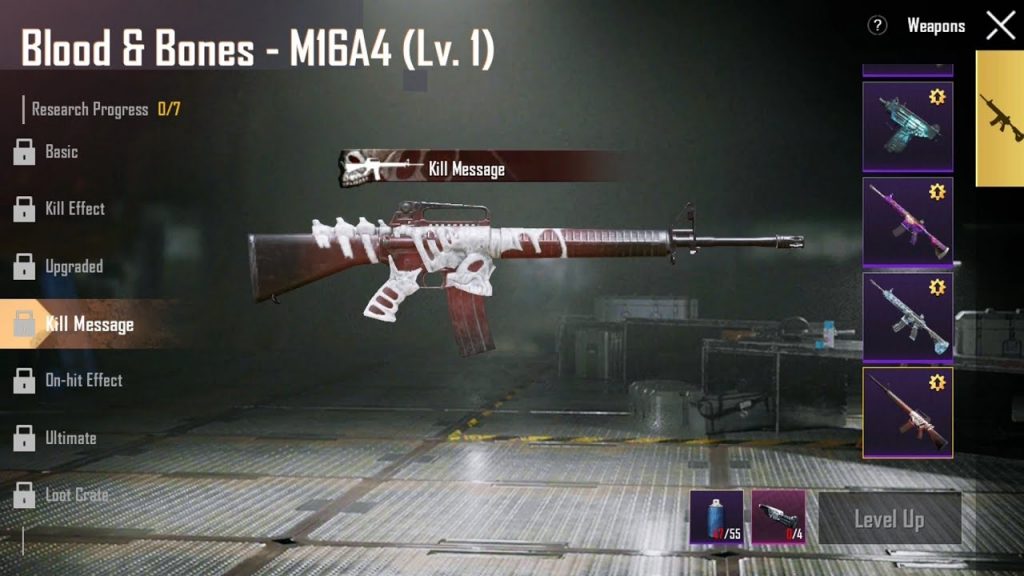Viewport: 1024px width, 576px height.
Task: Select the weapon material slot showing 0/4
Action: click(778, 517)
